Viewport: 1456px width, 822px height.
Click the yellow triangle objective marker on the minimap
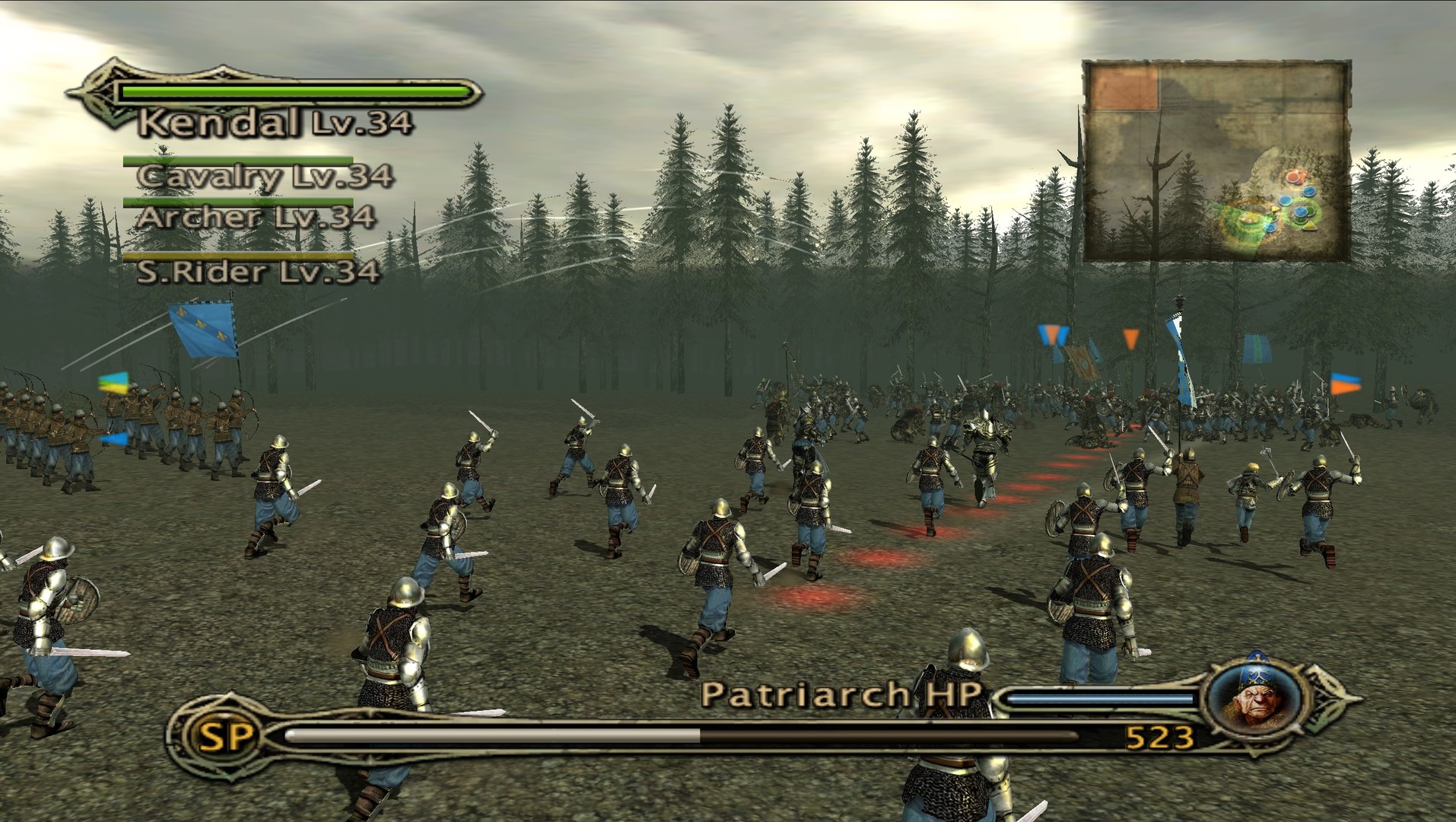[x=1310, y=225]
